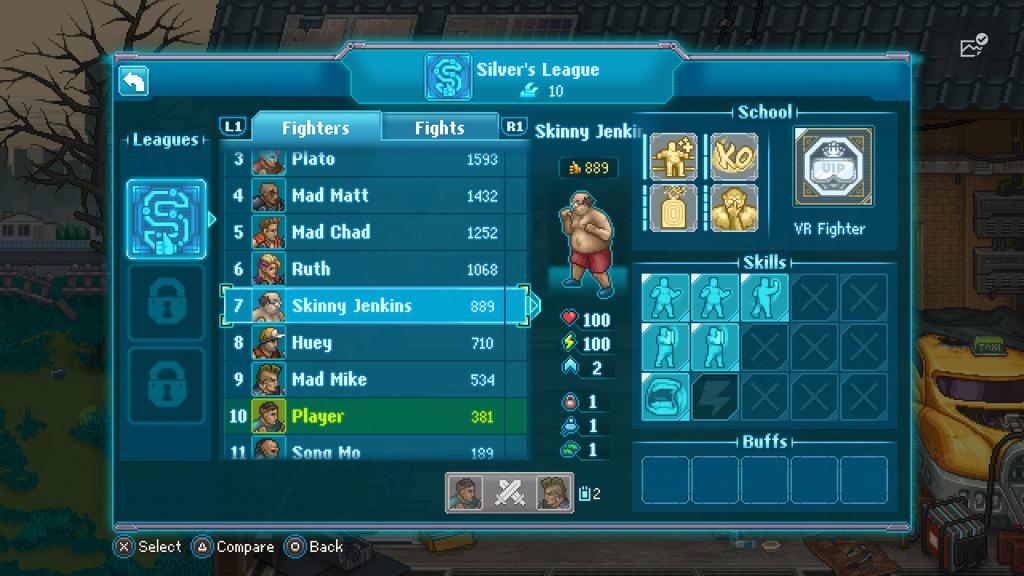Choose Mad Chad's ranking row
This screenshot has height=576, width=1024.
[374, 232]
